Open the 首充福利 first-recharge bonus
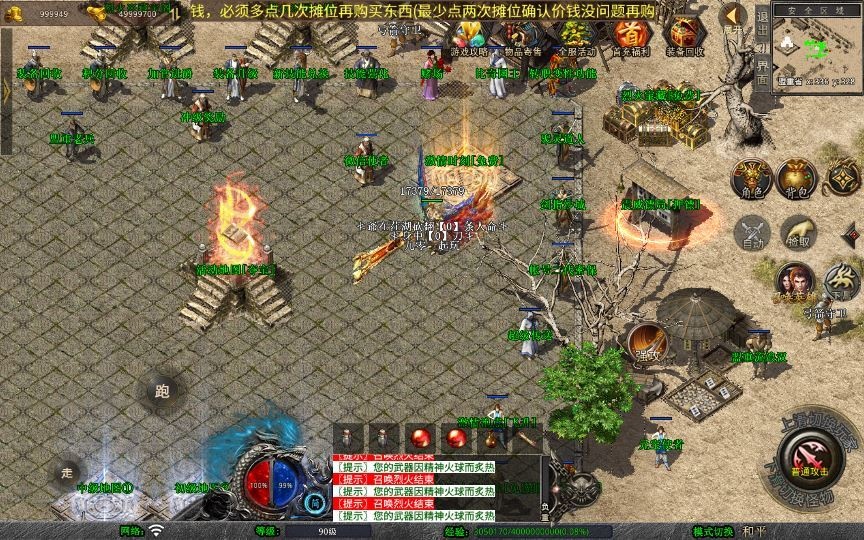The image size is (864, 540). [x=630, y=37]
